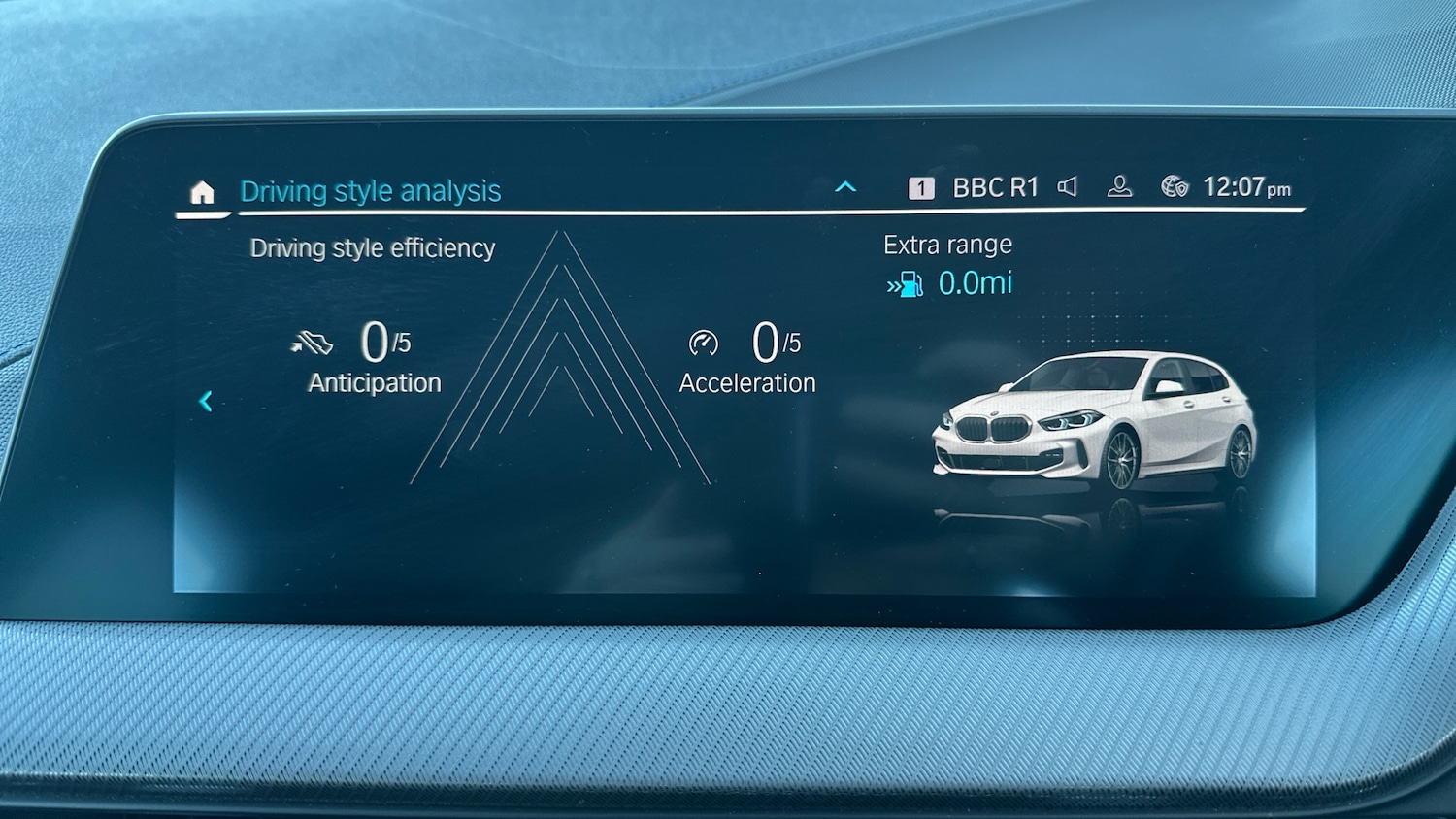The image size is (1456, 819).
Task: Select the Anticipation score
Action: pos(374,356)
